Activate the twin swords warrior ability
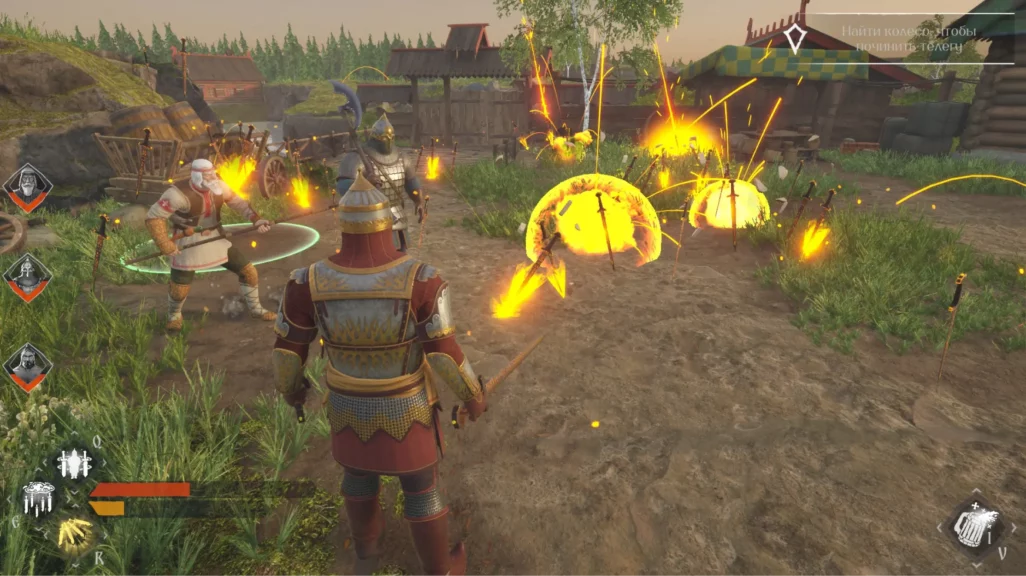1026x576 pixels. (74, 463)
